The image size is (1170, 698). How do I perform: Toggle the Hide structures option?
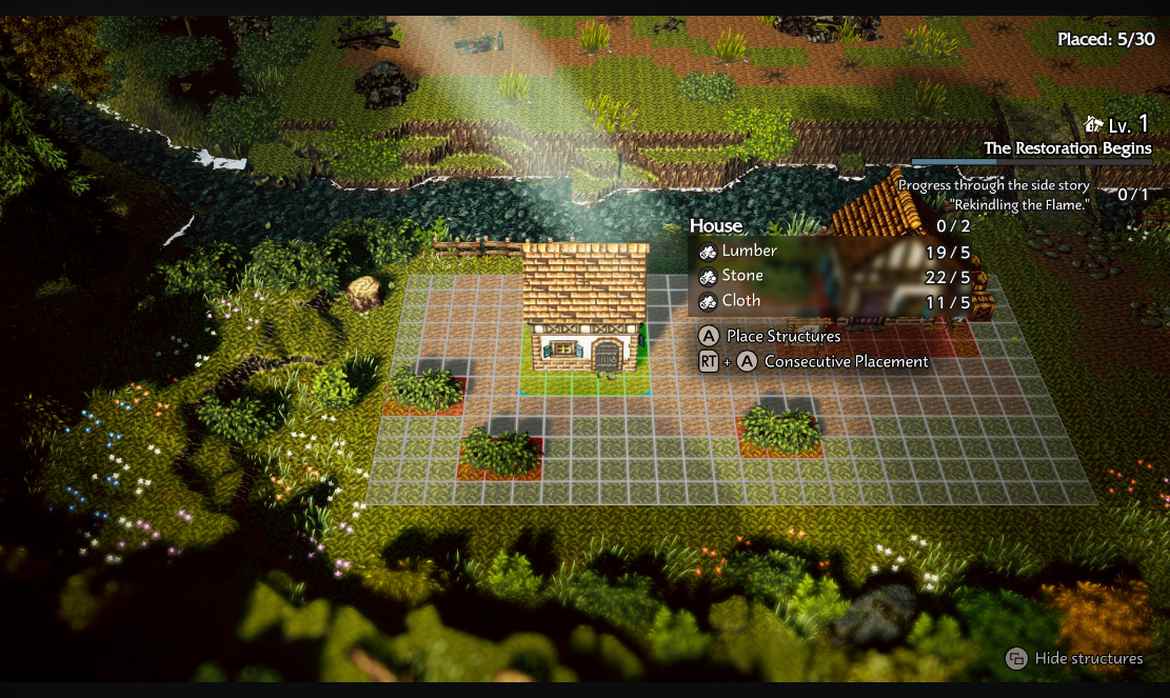pos(1075,658)
